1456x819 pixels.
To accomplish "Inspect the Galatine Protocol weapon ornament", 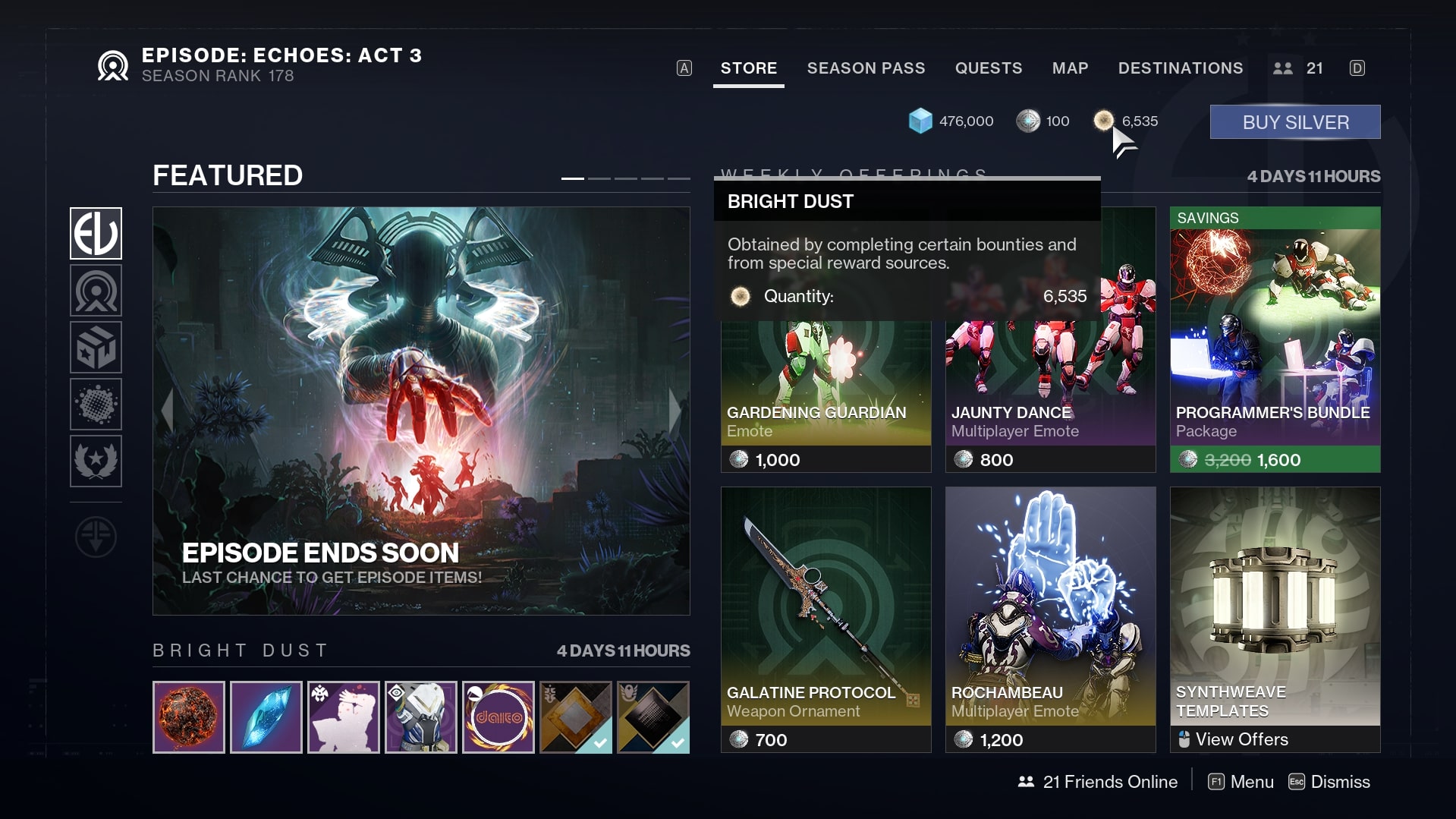I will (825, 619).
